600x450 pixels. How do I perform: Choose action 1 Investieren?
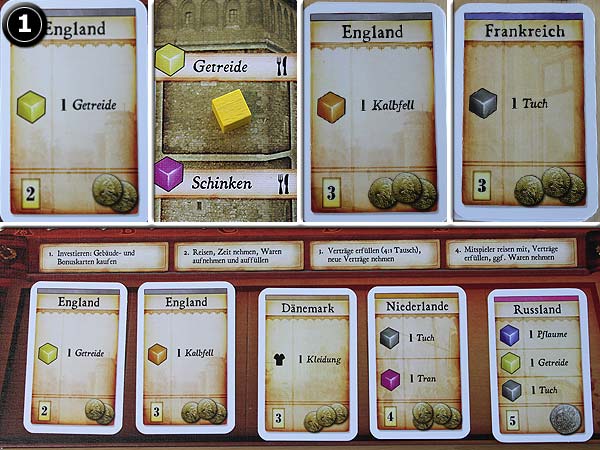pos(101,255)
